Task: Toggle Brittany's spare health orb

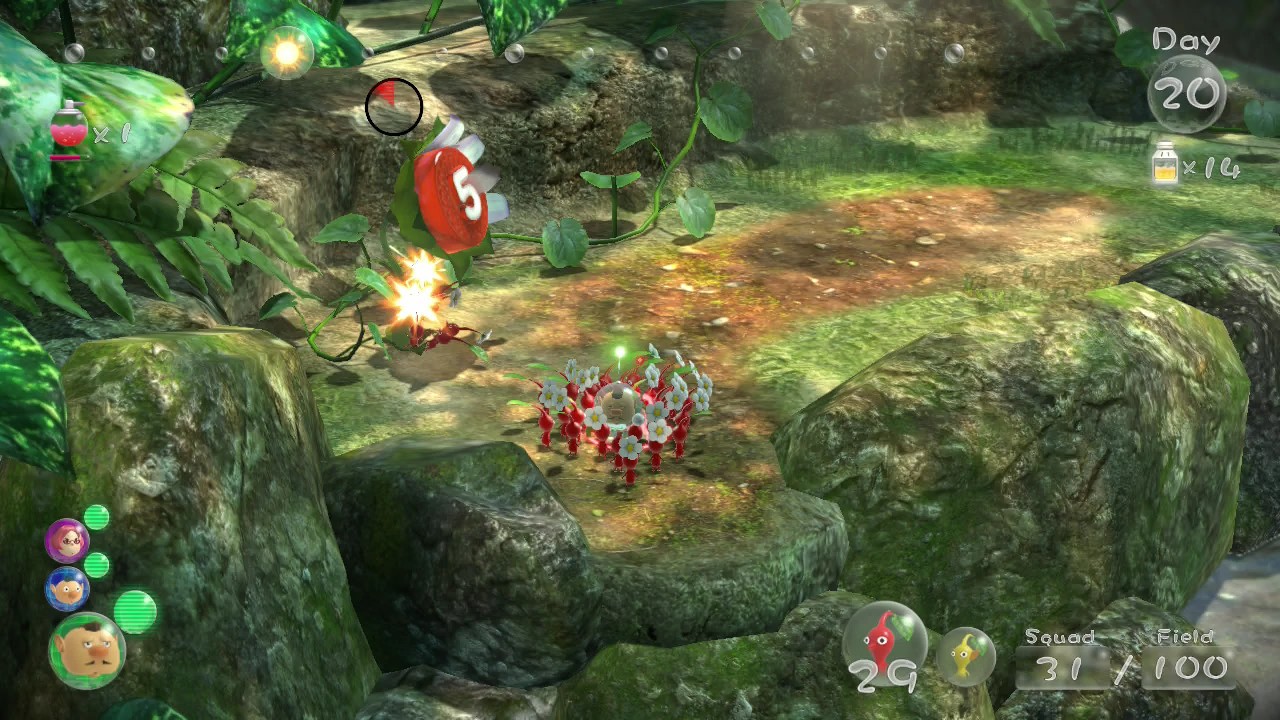Action: pyautogui.click(x=97, y=516)
